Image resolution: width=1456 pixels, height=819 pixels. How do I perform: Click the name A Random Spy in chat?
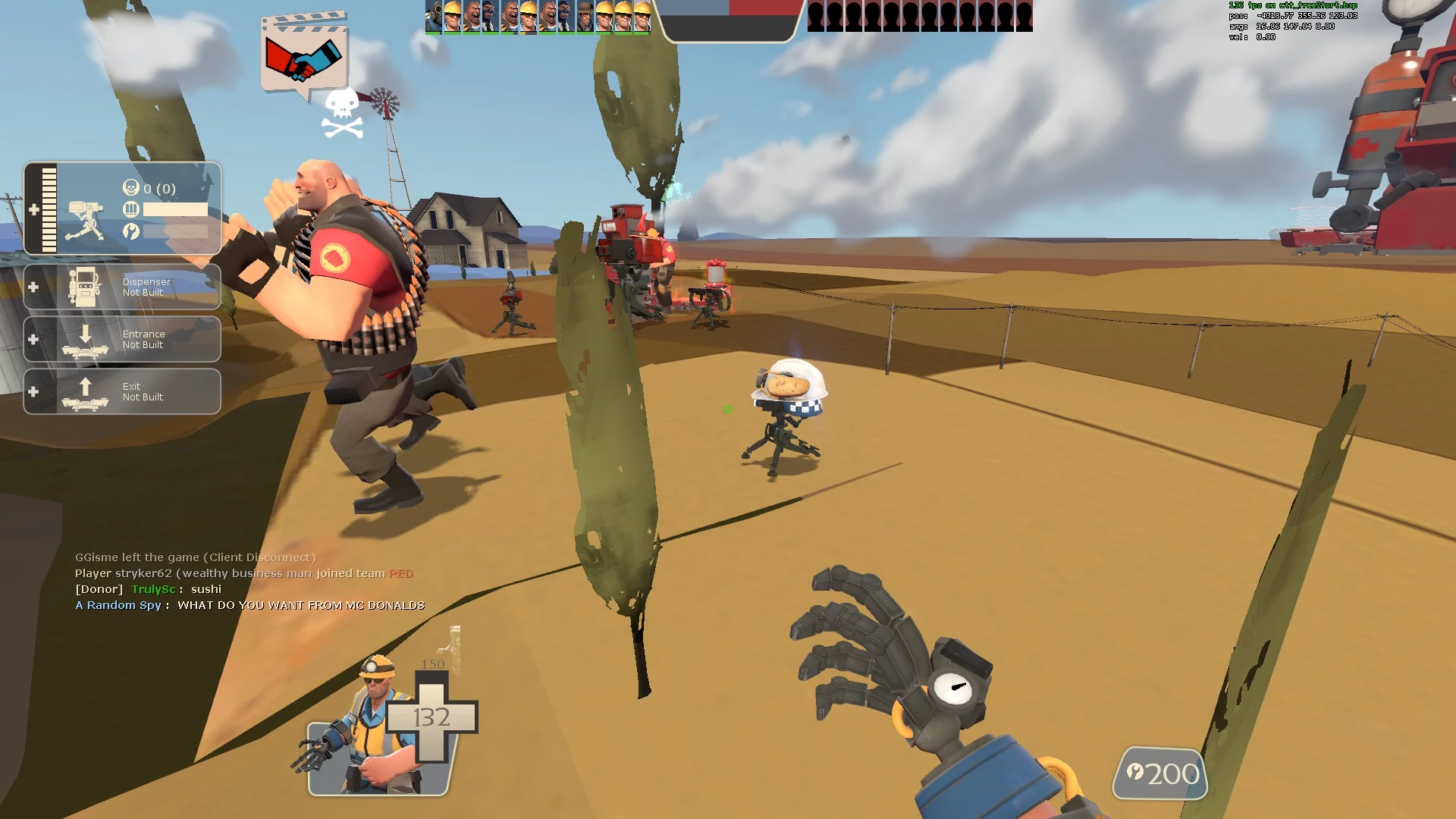[118, 605]
